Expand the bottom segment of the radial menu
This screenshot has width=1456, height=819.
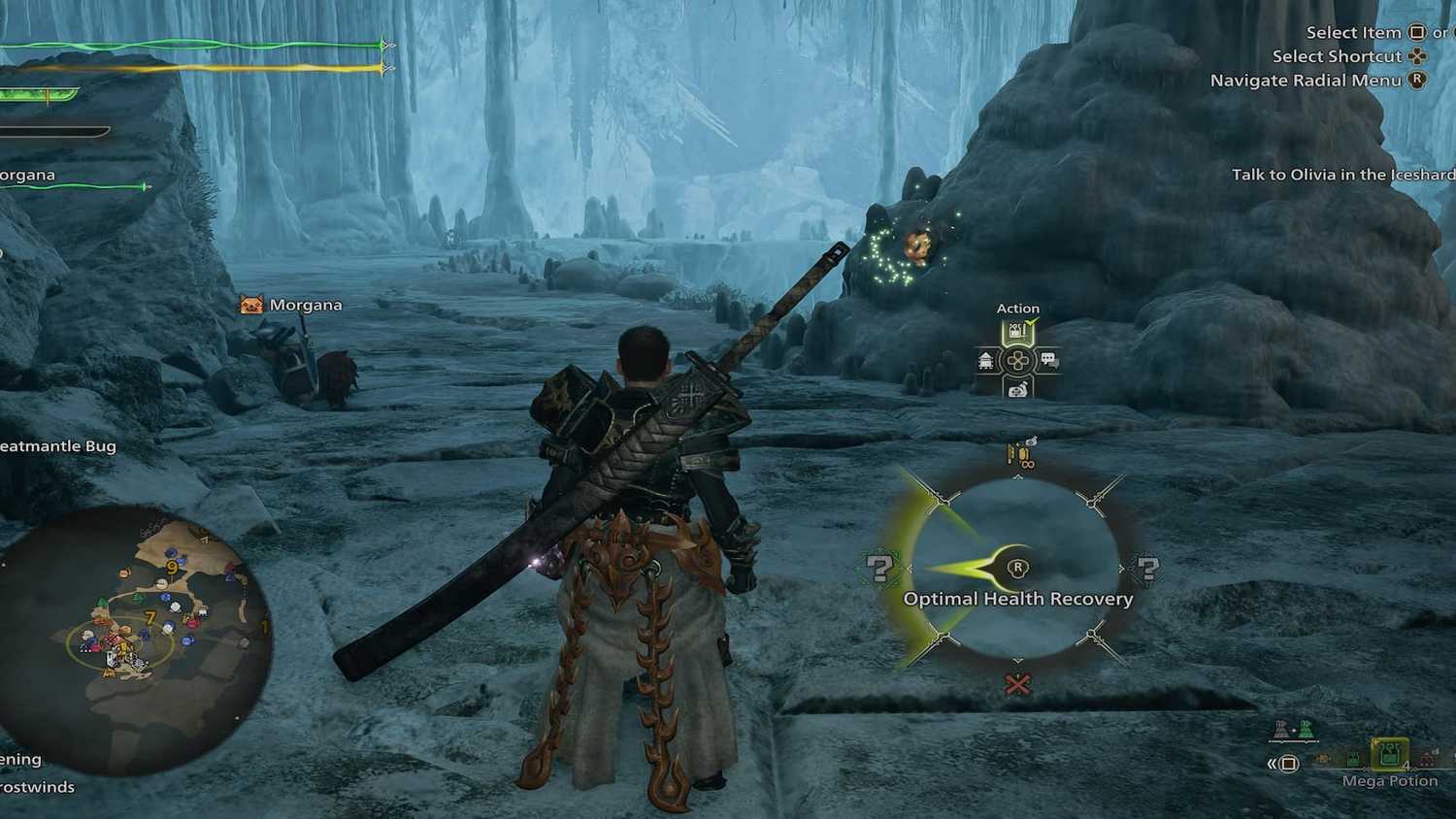click(1018, 661)
